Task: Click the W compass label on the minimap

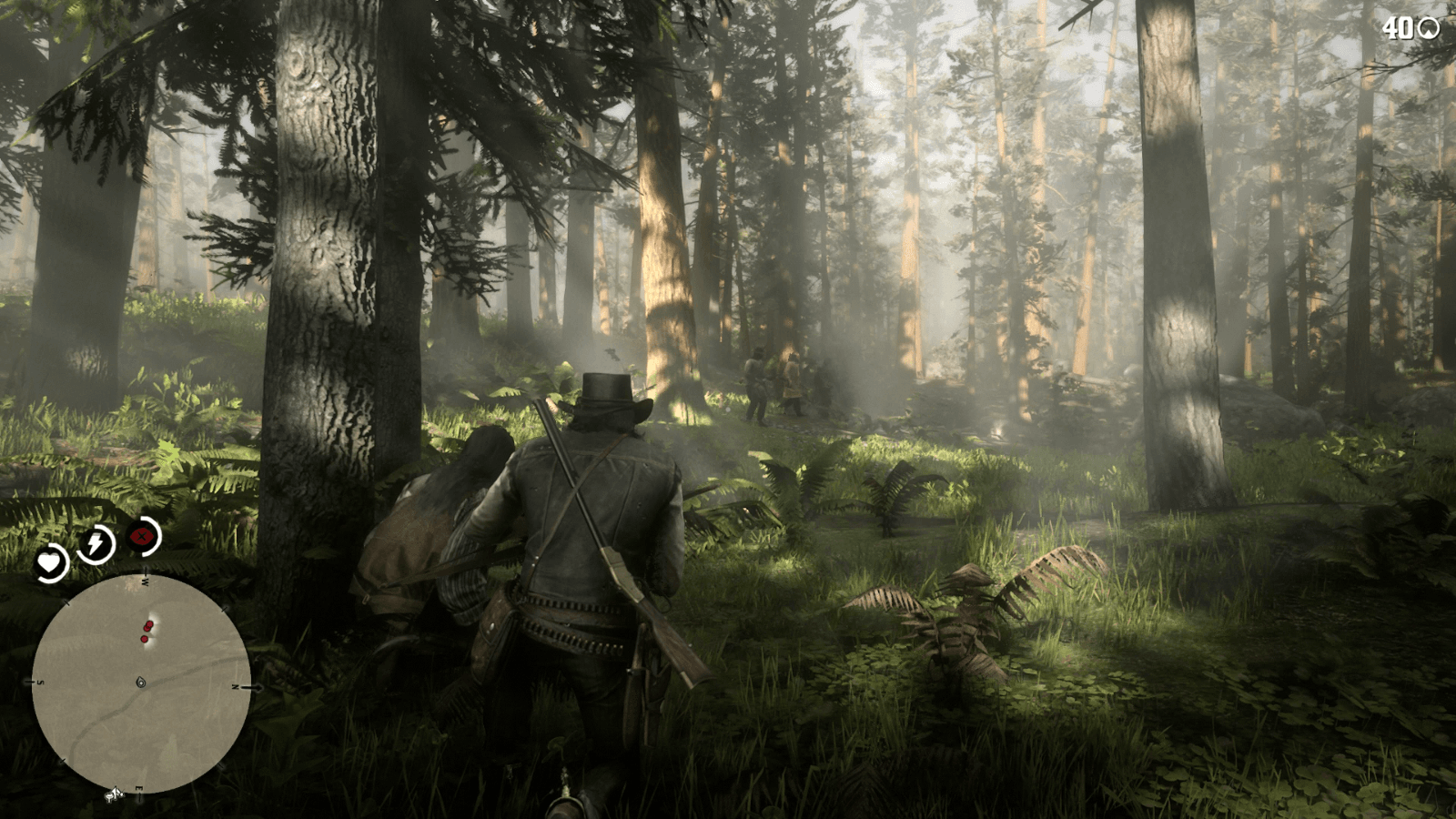Action: click(x=147, y=581)
